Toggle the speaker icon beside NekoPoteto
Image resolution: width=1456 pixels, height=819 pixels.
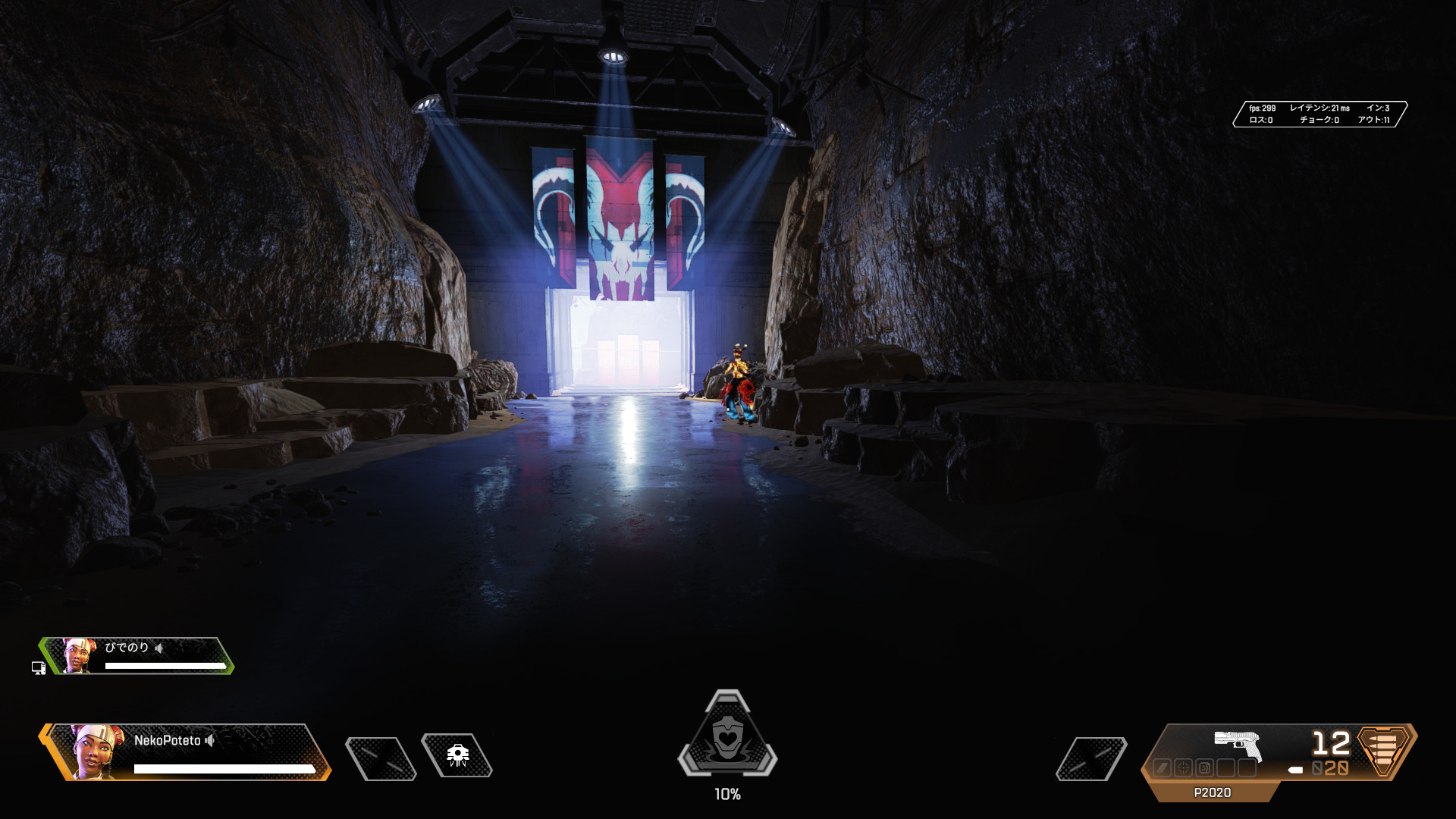coord(210,740)
